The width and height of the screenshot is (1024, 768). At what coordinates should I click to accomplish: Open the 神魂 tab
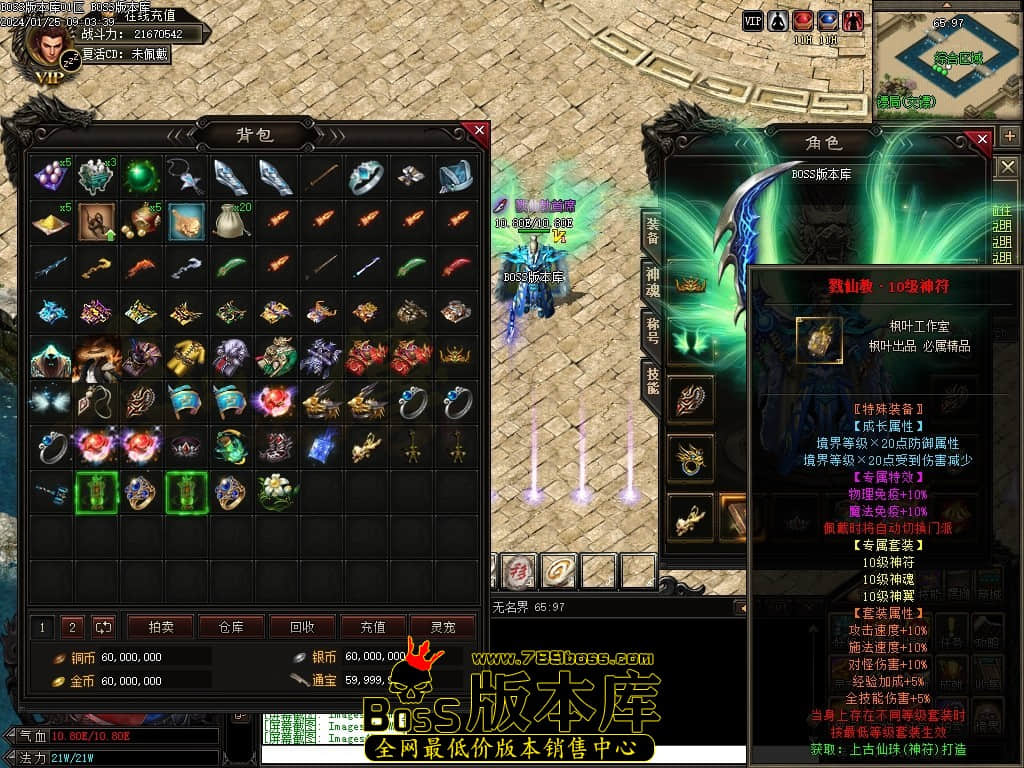(651, 283)
